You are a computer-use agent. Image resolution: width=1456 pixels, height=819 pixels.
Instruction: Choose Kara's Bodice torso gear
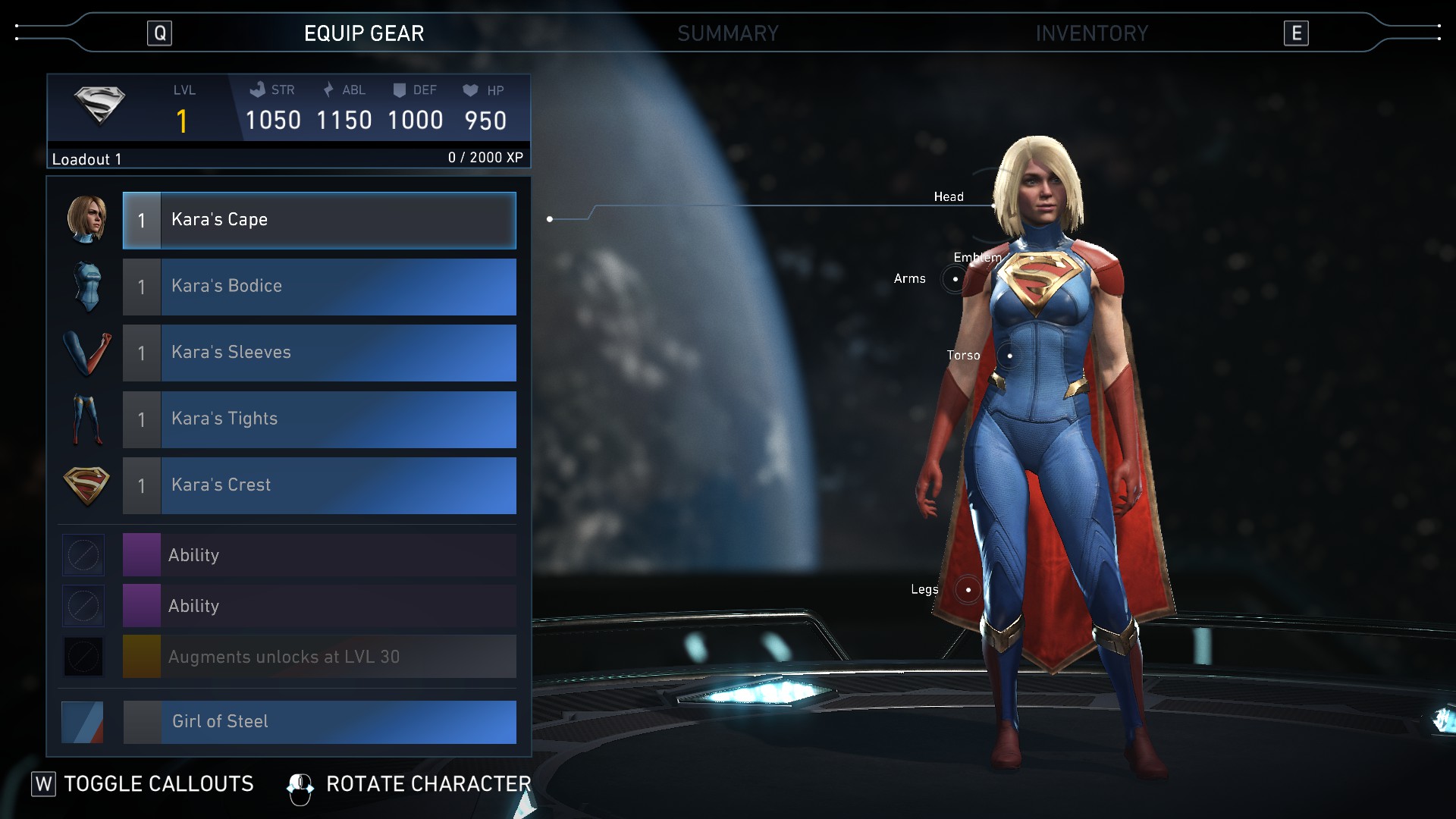319,287
